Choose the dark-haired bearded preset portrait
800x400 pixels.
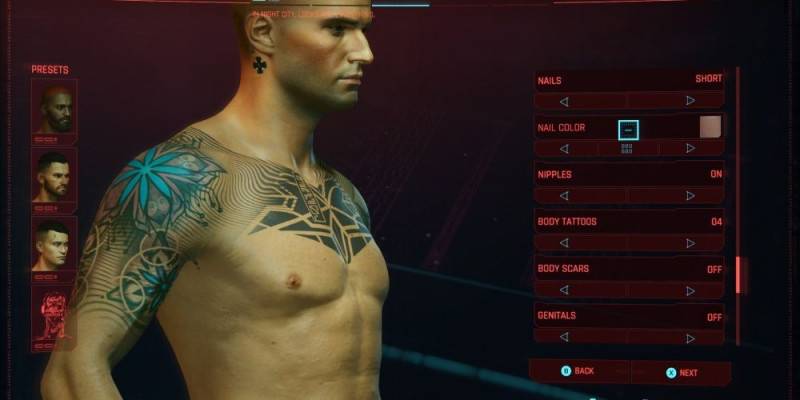coord(53,175)
